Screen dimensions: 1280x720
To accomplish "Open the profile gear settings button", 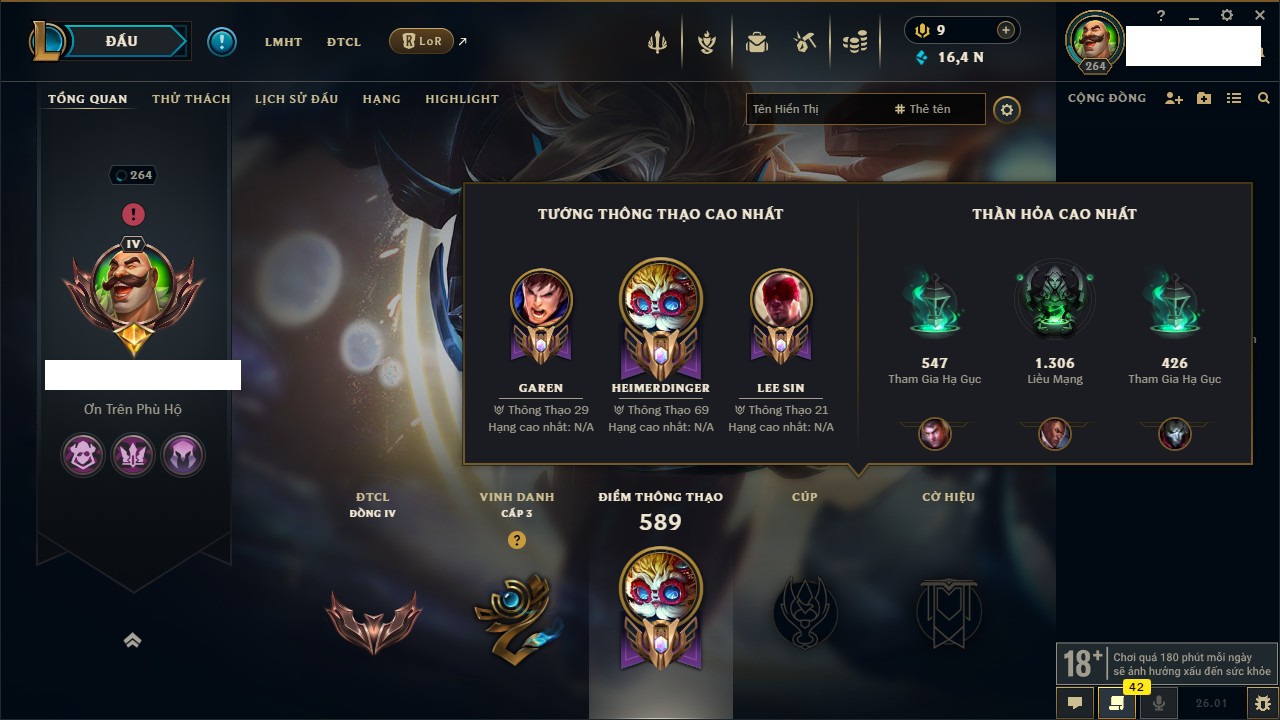I will point(1007,110).
